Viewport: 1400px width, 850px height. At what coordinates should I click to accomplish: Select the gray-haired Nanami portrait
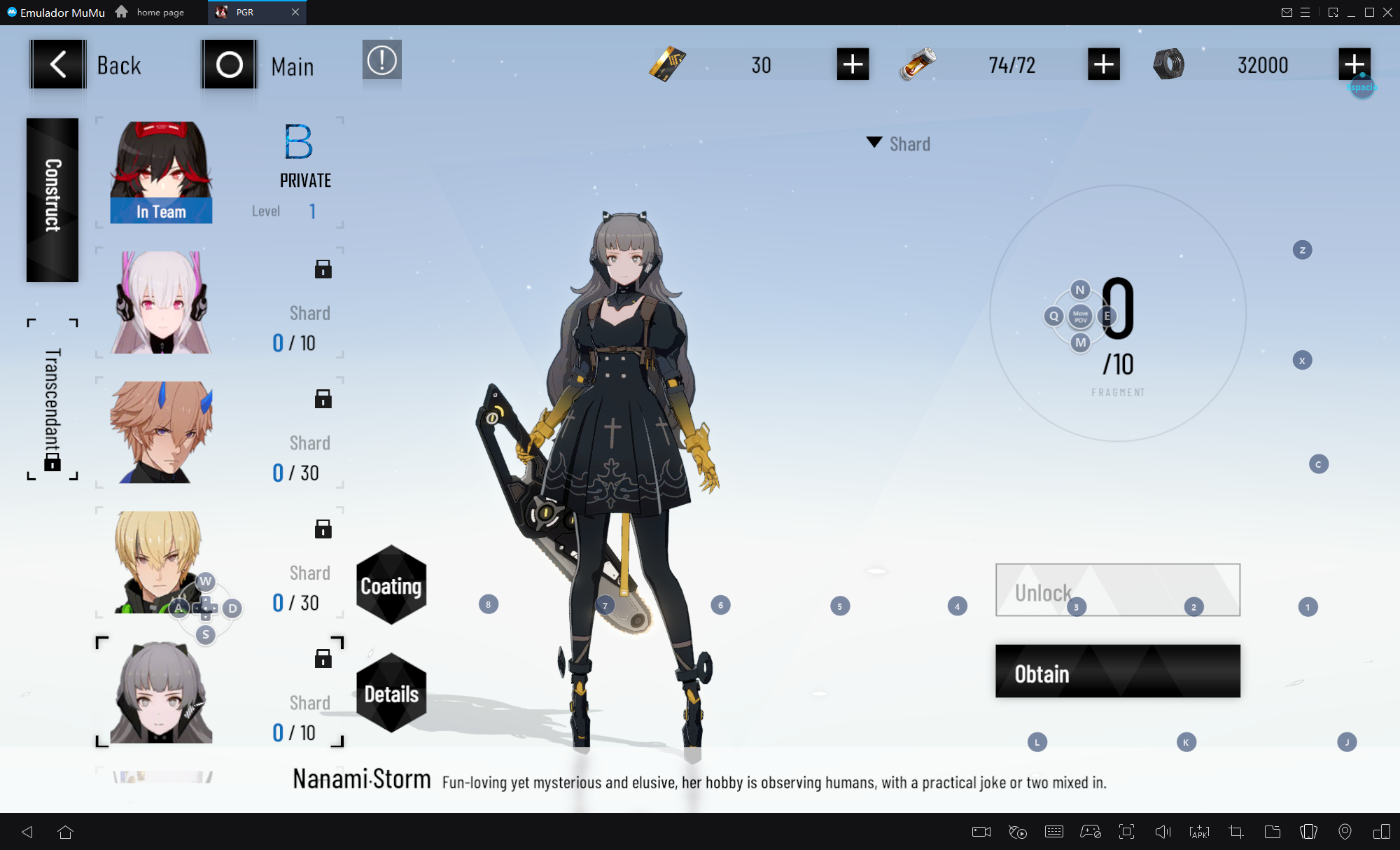161,692
